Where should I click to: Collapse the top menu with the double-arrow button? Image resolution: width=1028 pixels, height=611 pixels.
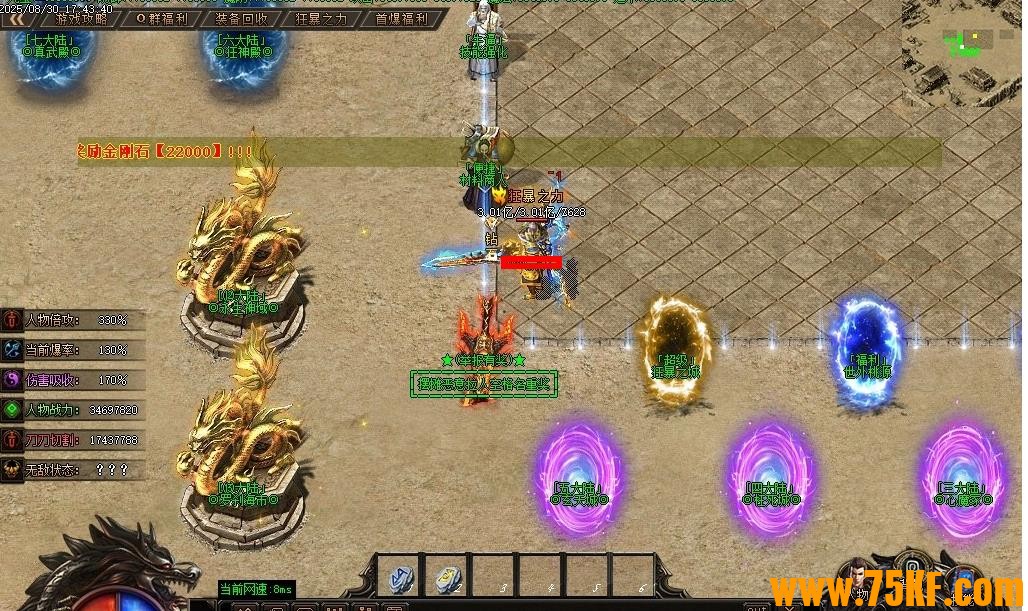point(16,19)
